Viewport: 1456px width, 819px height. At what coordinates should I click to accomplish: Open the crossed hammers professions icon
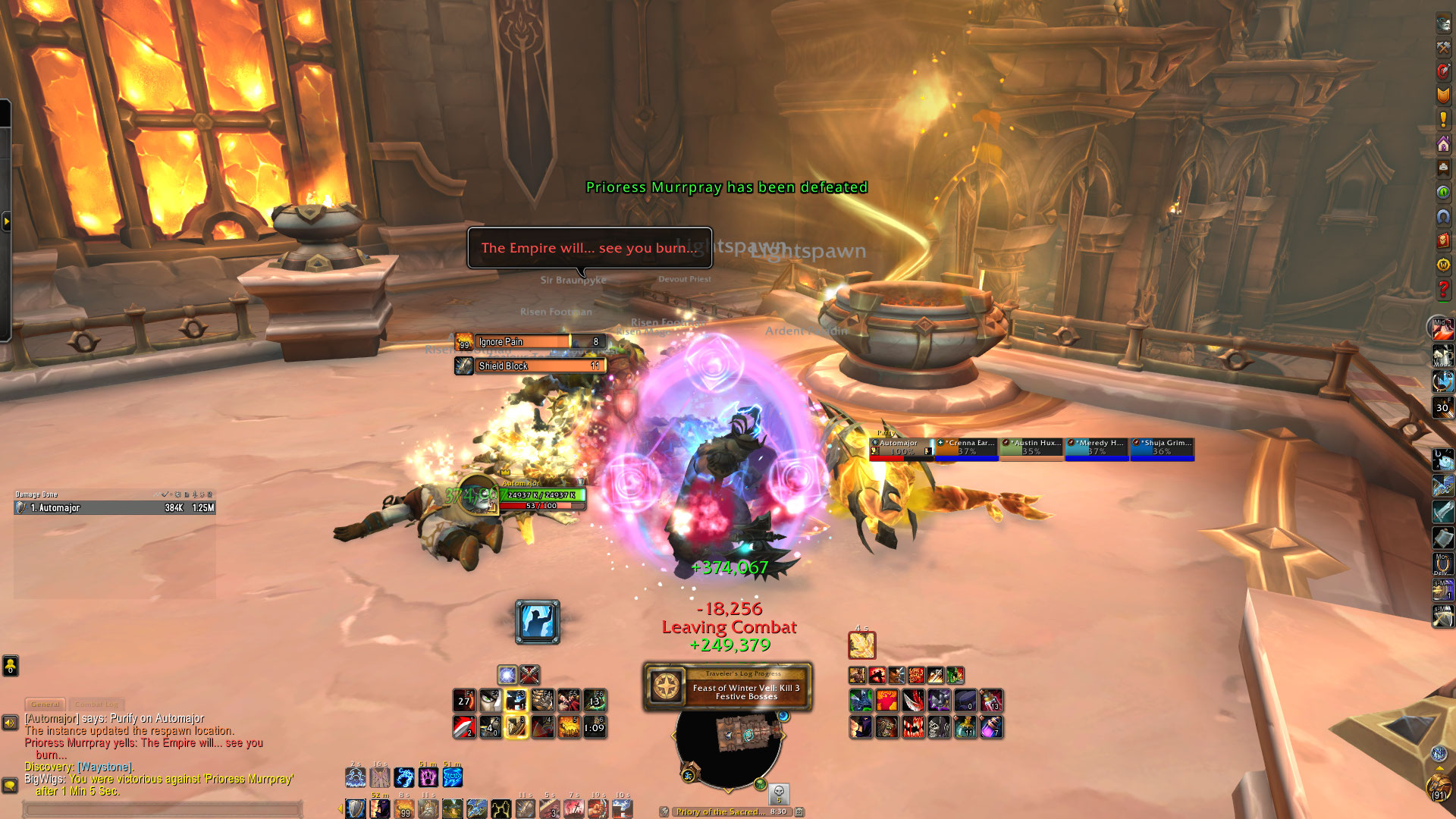point(1443,47)
